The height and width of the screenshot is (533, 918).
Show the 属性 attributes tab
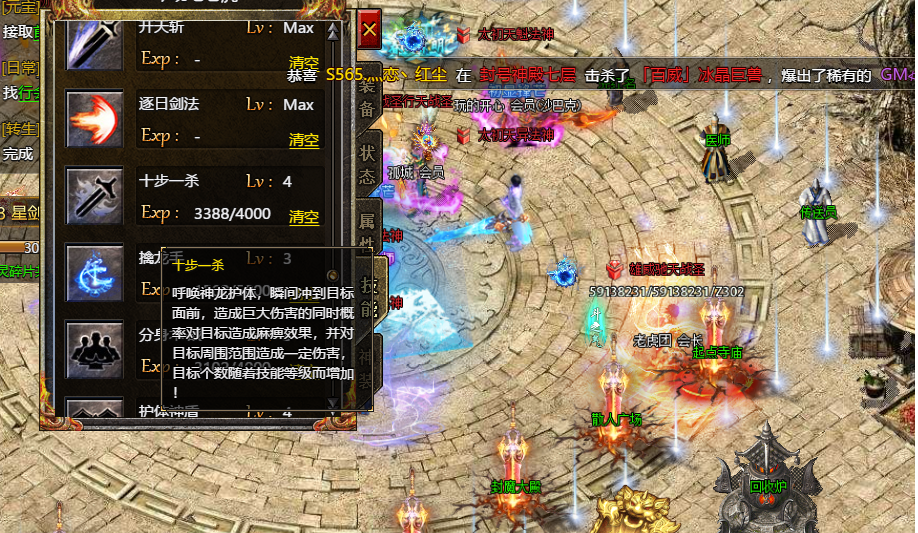pyautogui.click(x=367, y=230)
